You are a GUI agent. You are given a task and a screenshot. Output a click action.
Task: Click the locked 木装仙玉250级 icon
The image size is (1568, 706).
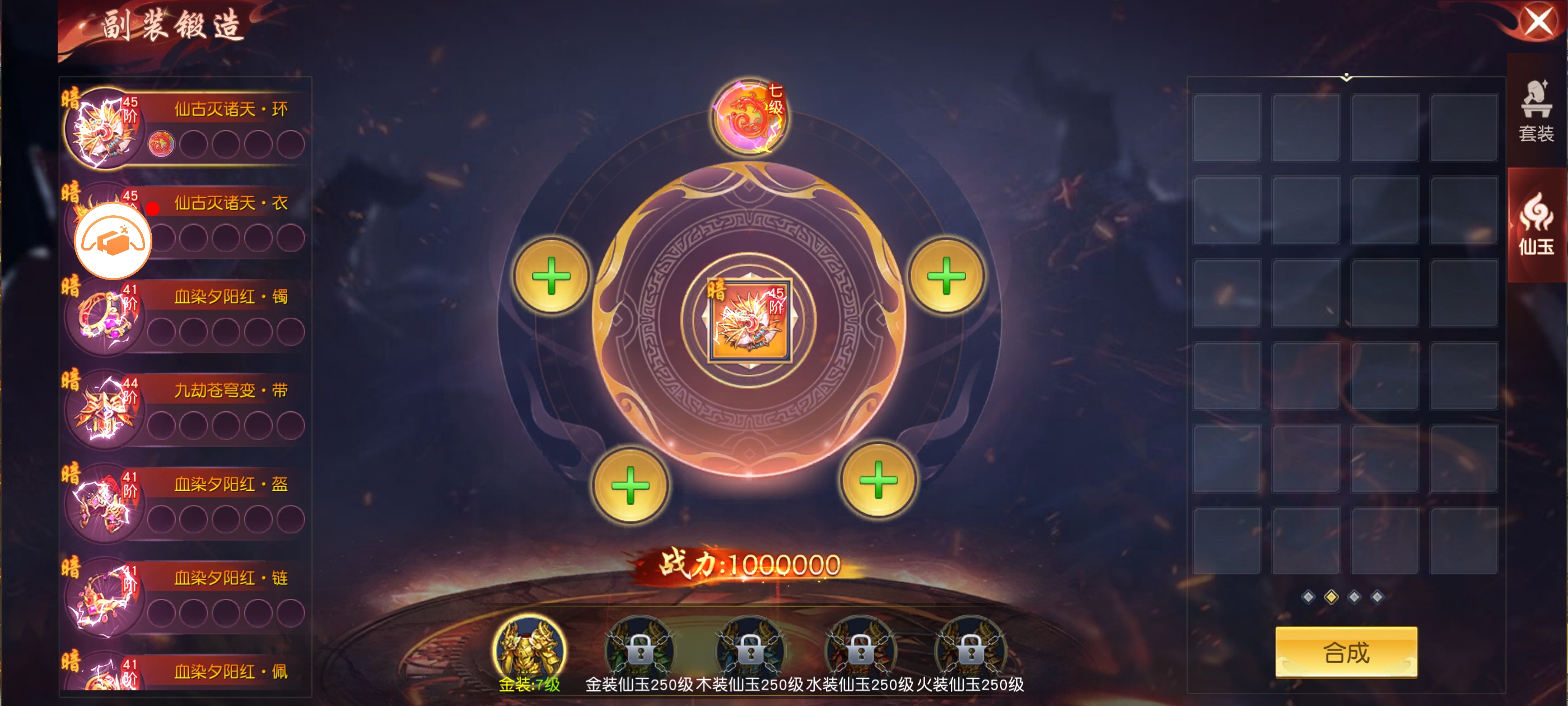point(750,651)
